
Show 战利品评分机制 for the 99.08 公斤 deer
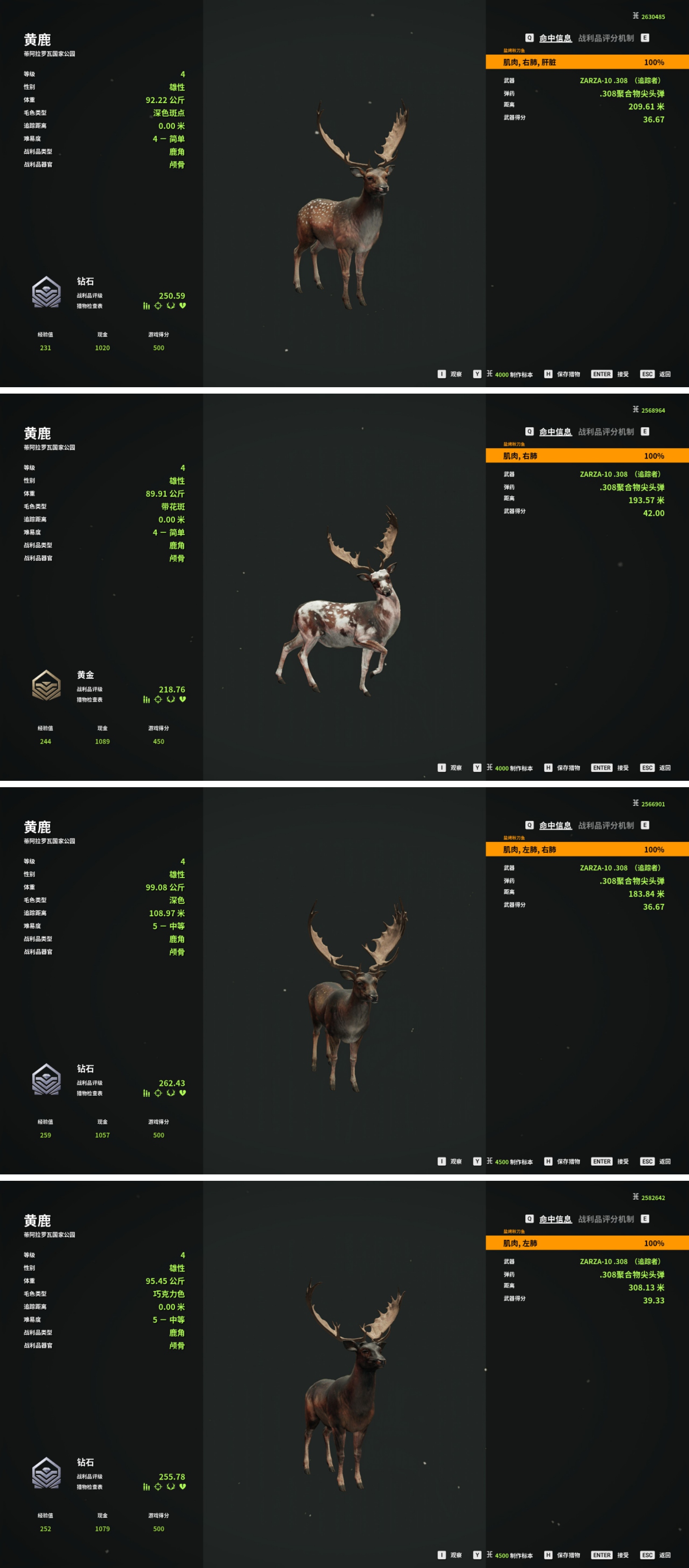[x=606, y=825]
